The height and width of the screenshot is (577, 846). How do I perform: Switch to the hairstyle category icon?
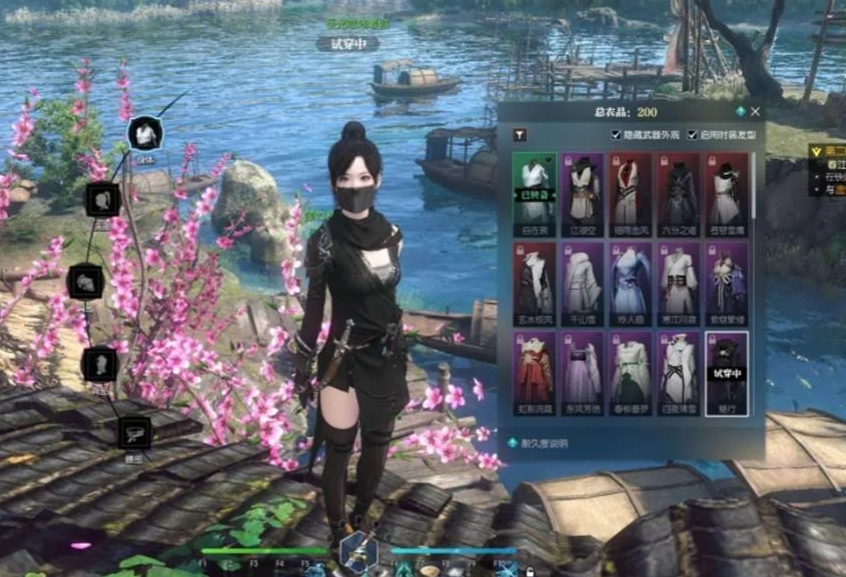[102, 199]
